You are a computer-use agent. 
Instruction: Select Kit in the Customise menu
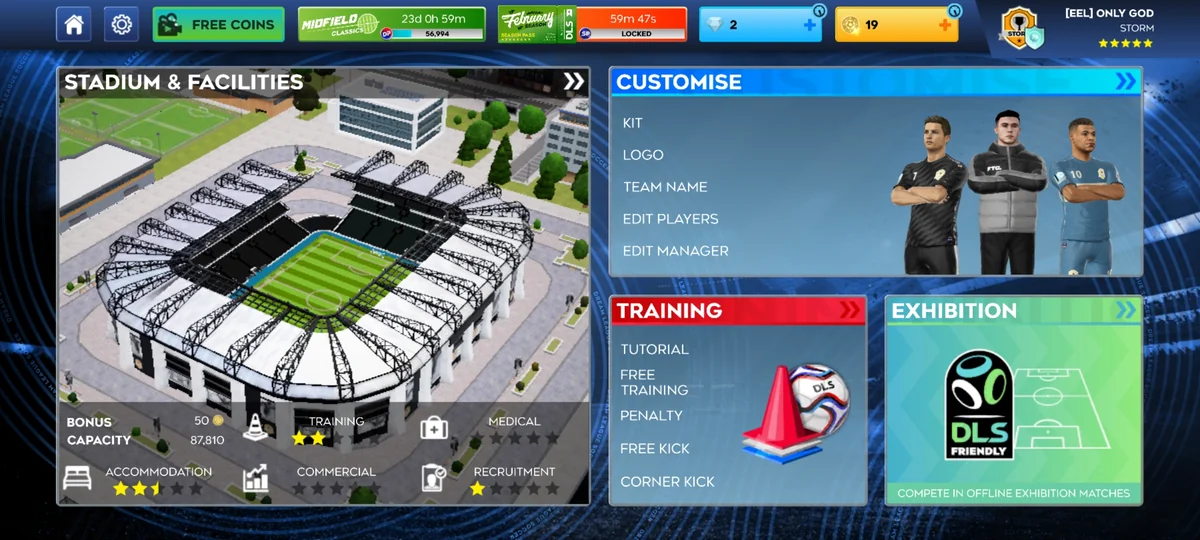click(633, 123)
